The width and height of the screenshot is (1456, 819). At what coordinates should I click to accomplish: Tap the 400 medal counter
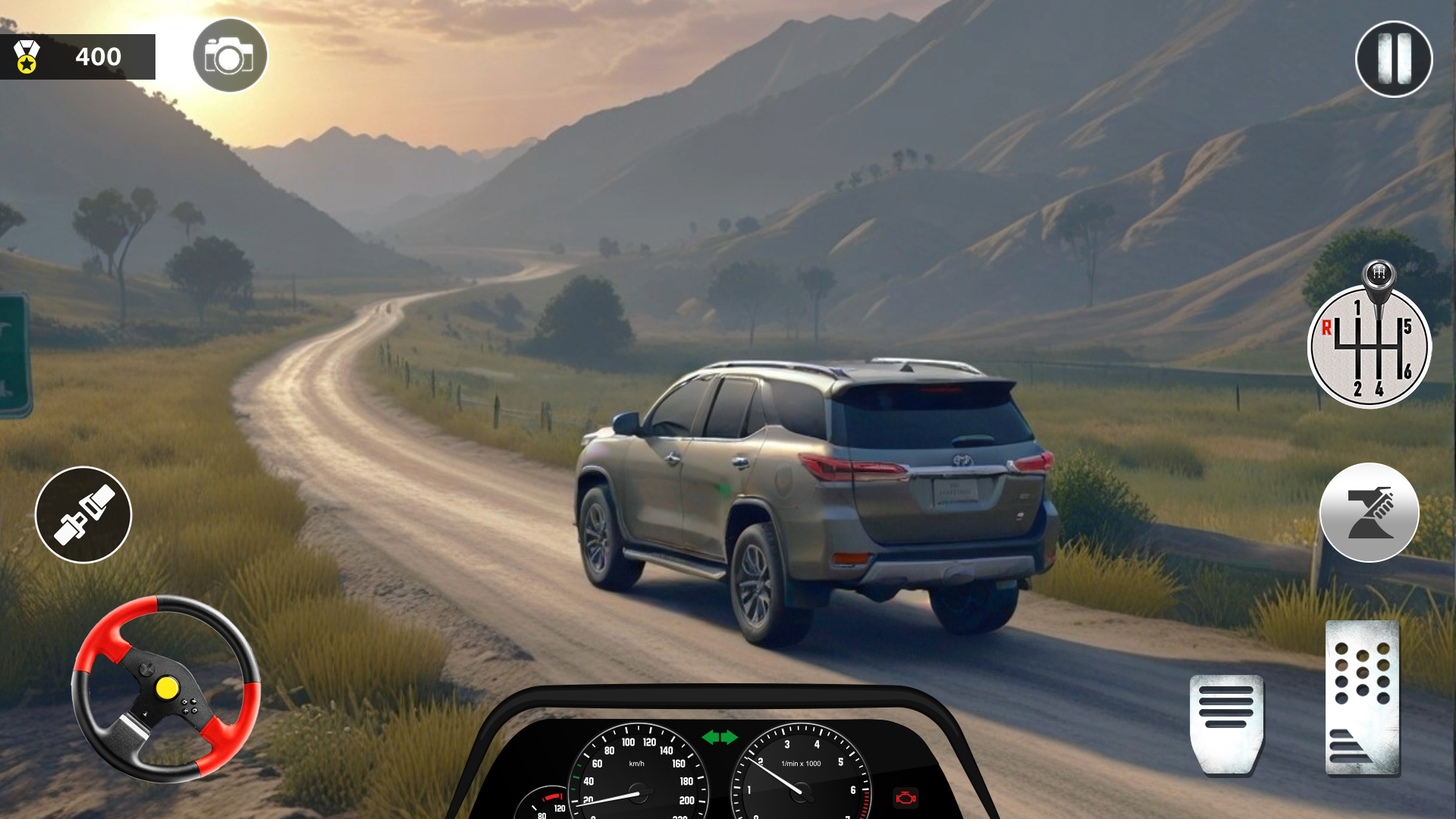tap(97, 57)
